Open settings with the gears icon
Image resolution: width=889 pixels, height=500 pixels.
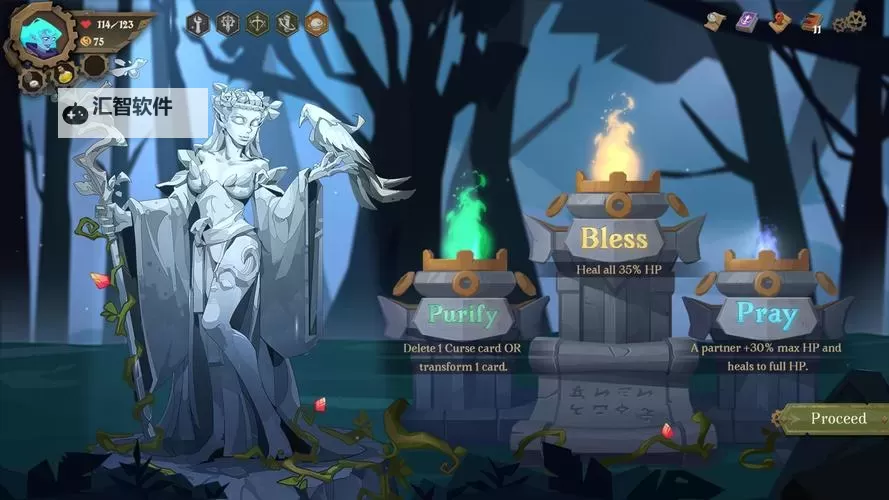click(x=848, y=21)
